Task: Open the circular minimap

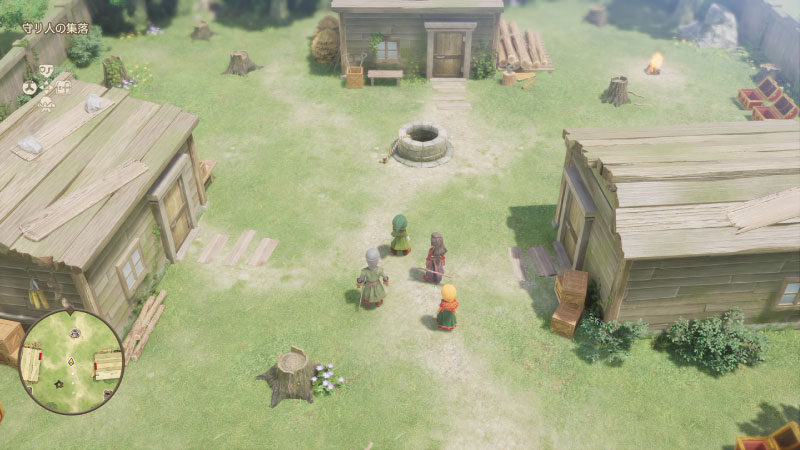Action: tap(71, 361)
